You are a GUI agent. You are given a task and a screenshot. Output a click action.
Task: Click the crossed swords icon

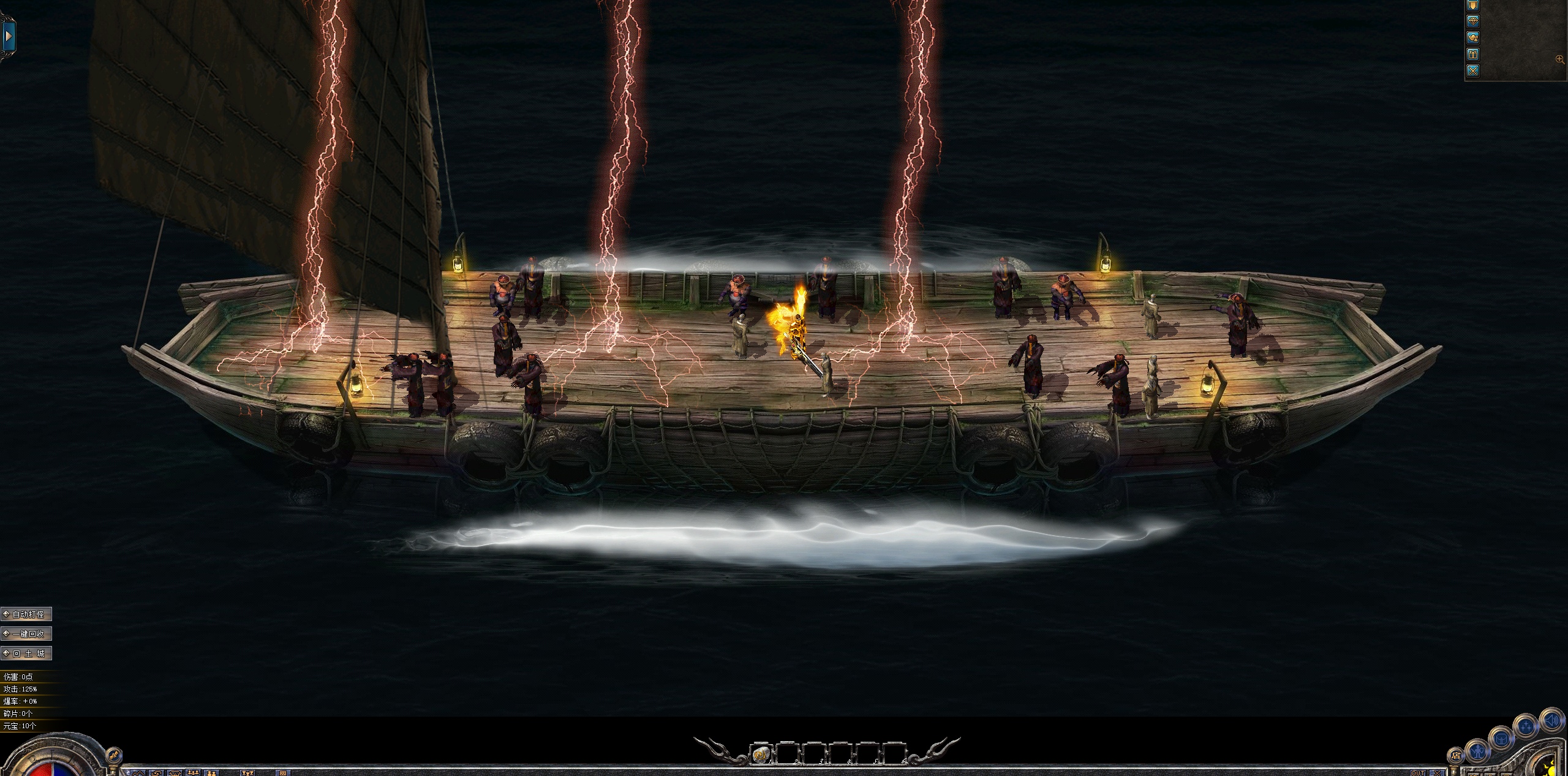[1473, 71]
